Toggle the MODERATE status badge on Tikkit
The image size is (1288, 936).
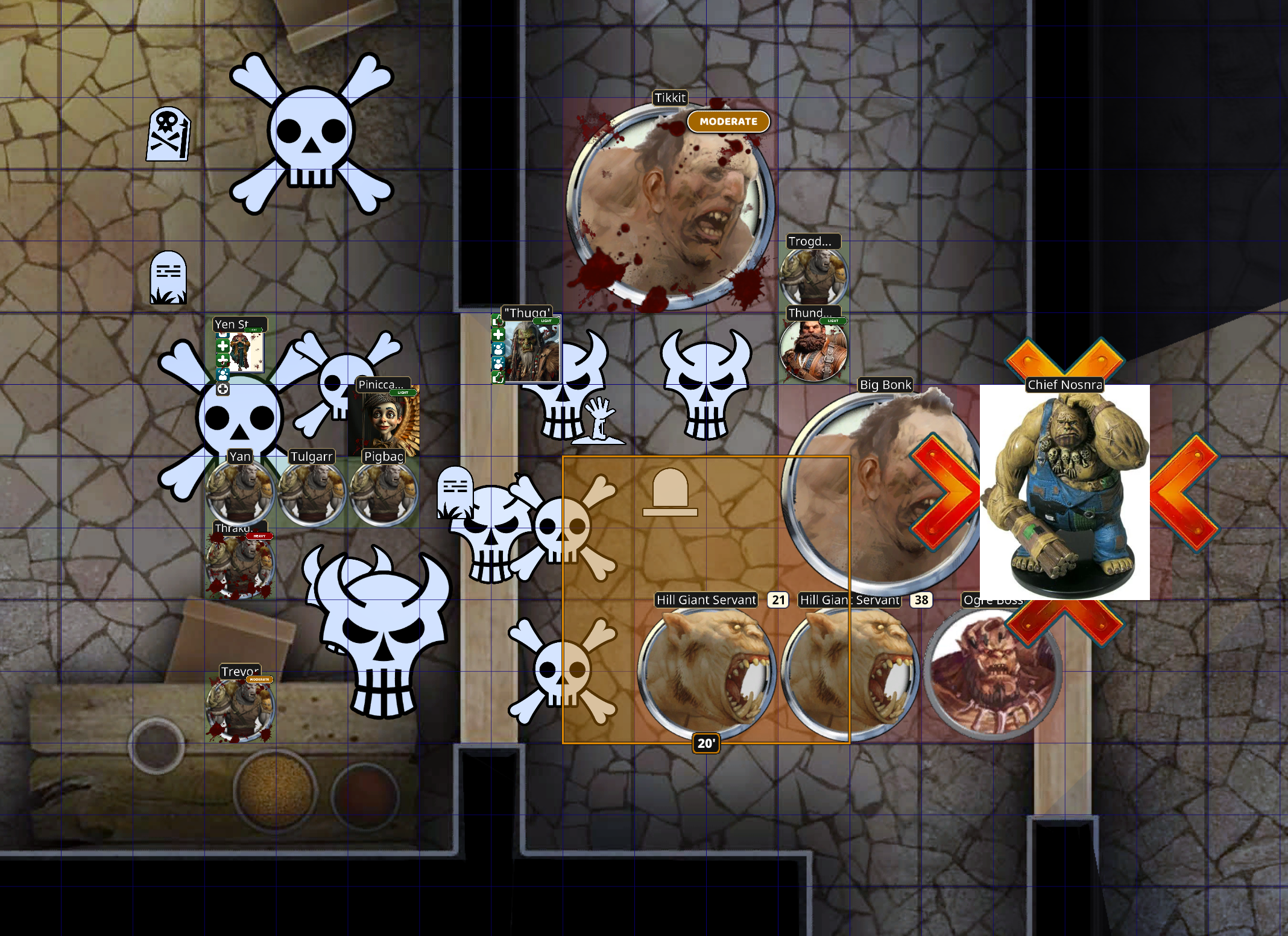pyautogui.click(x=728, y=121)
